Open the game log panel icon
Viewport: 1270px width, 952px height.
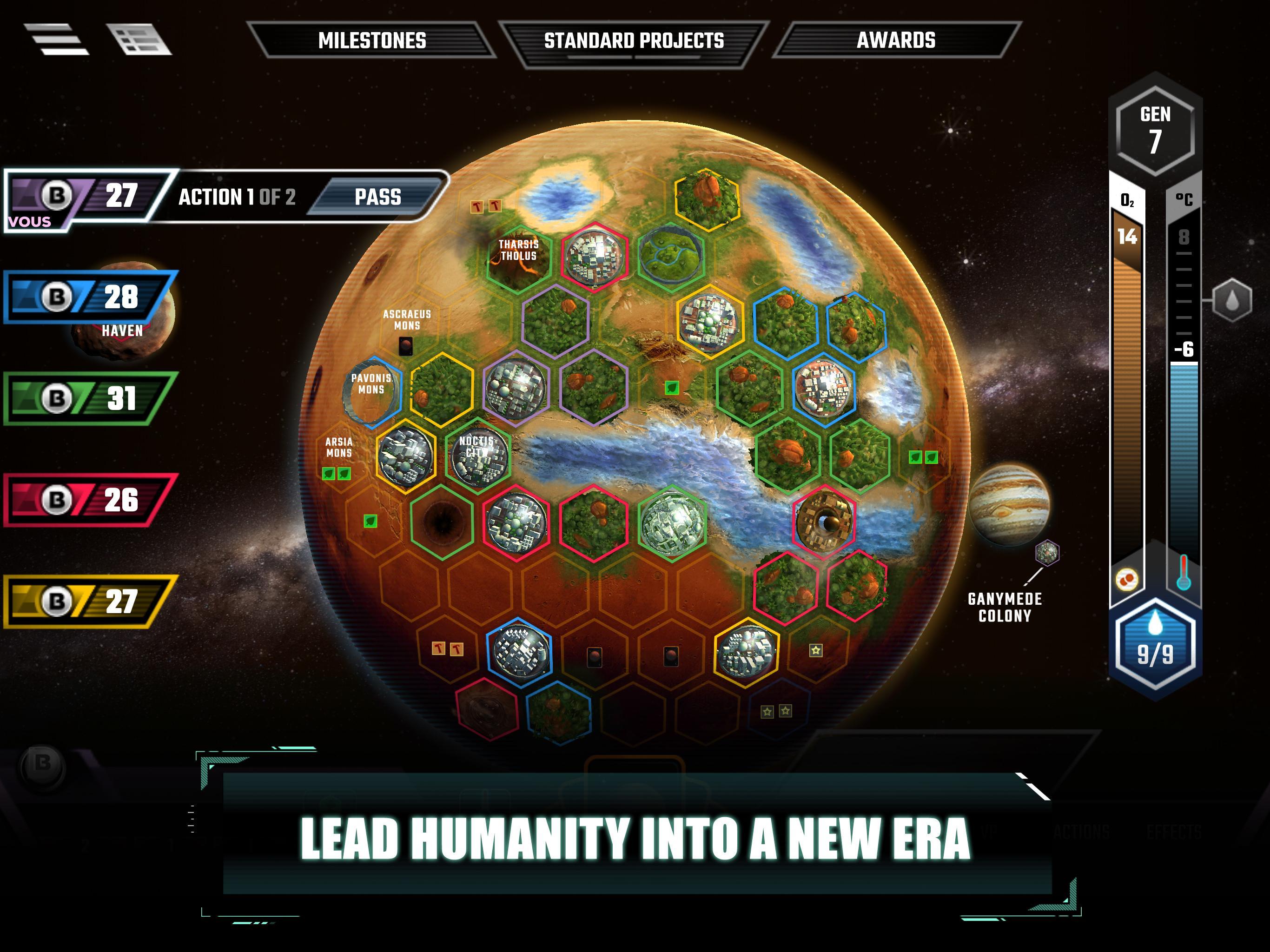click(x=138, y=40)
